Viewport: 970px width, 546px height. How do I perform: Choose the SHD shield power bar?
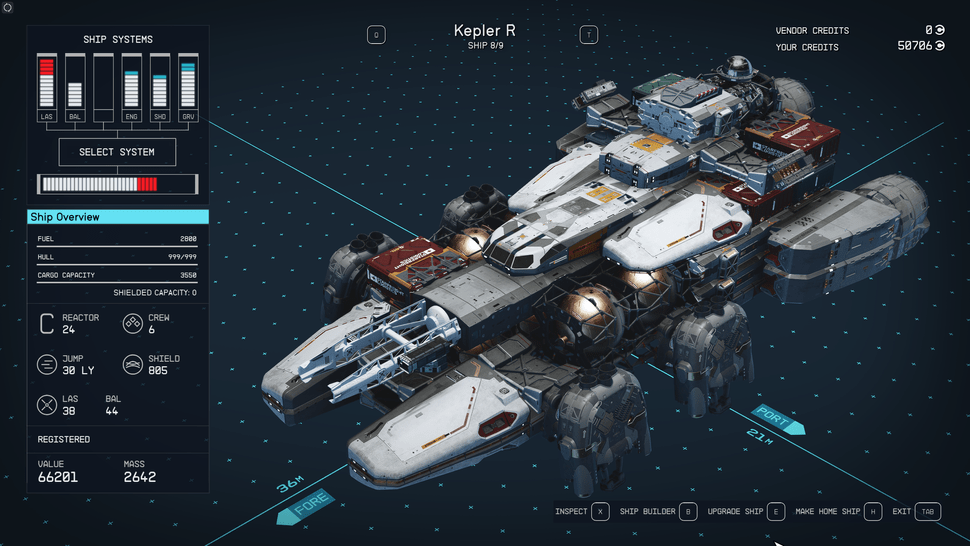(x=160, y=84)
